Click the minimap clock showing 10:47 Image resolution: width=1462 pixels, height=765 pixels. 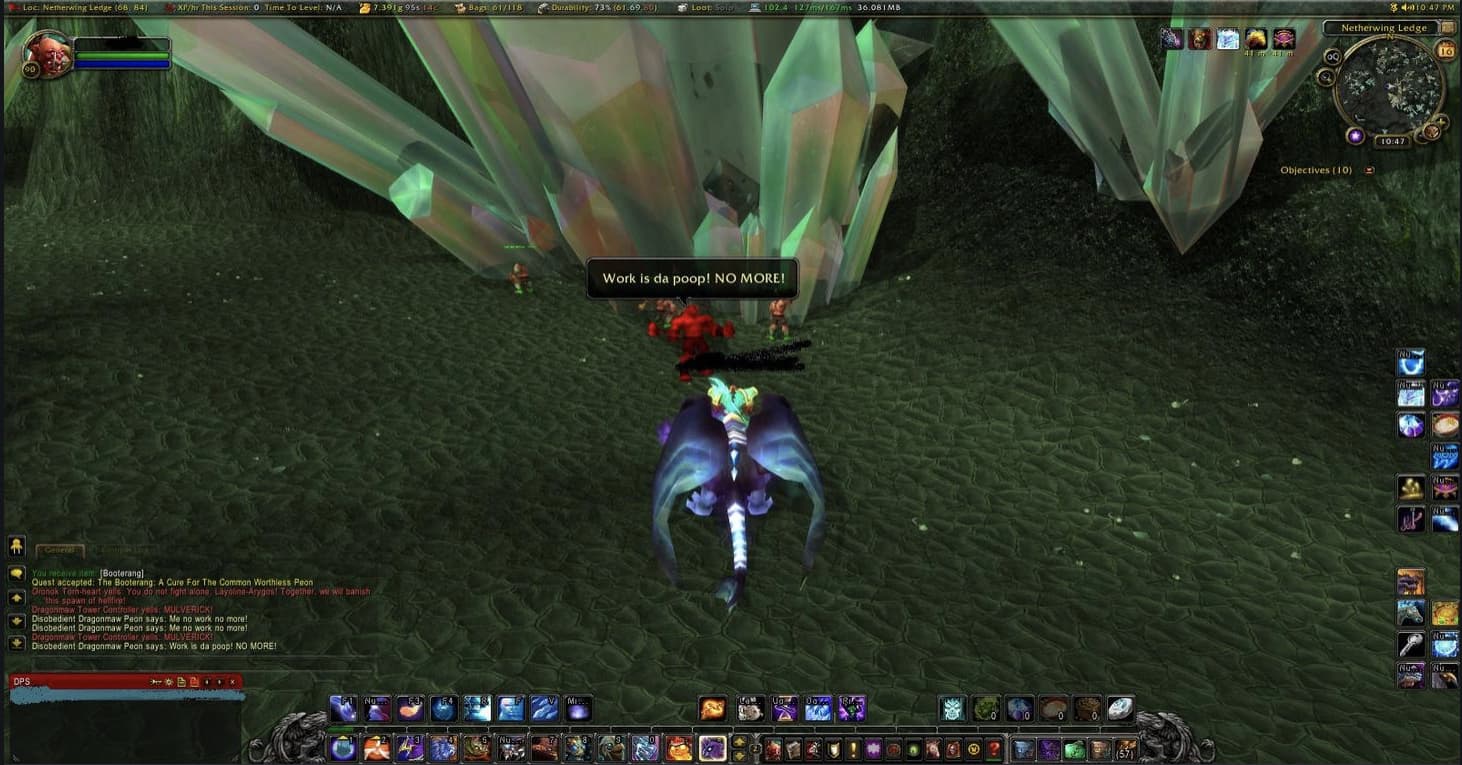(1393, 140)
